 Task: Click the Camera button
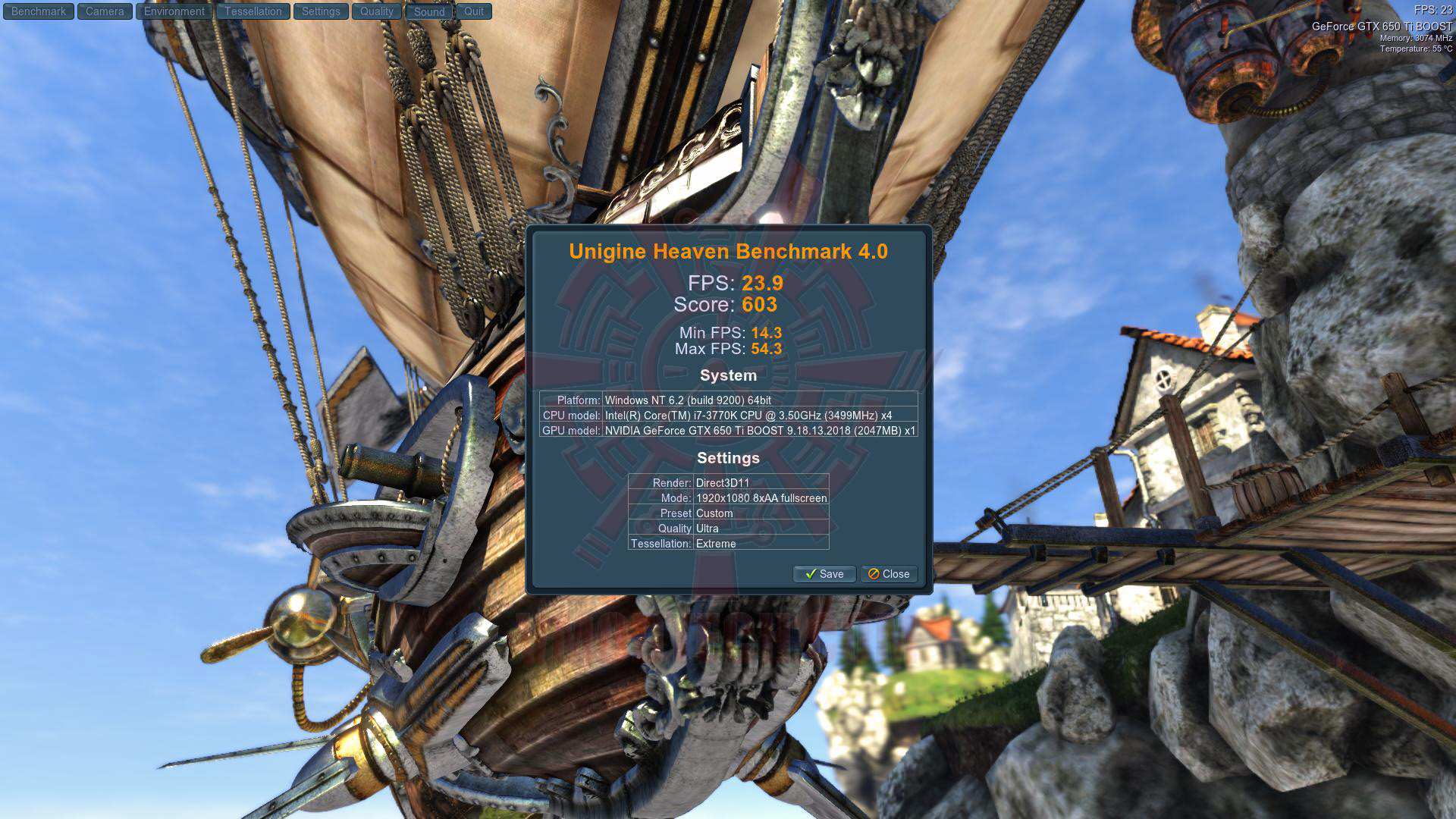coord(105,11)
